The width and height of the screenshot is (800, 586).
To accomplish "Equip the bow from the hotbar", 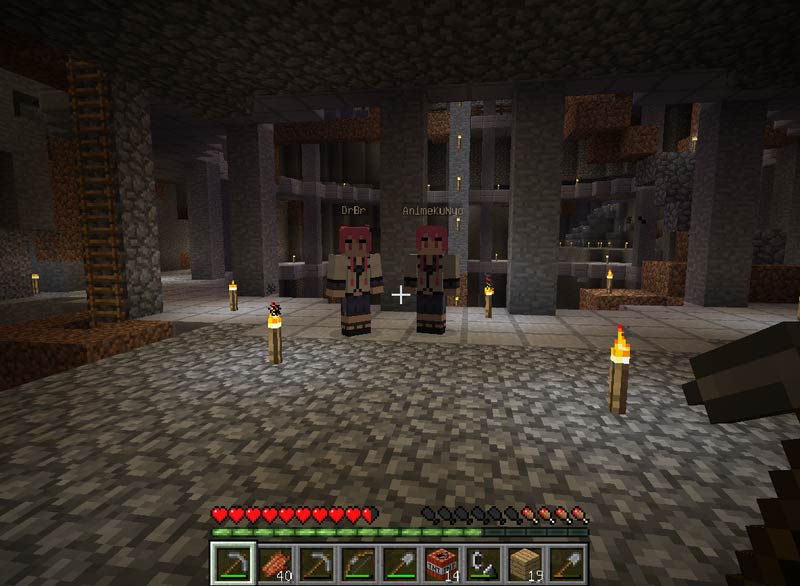I will pos(356,563).
